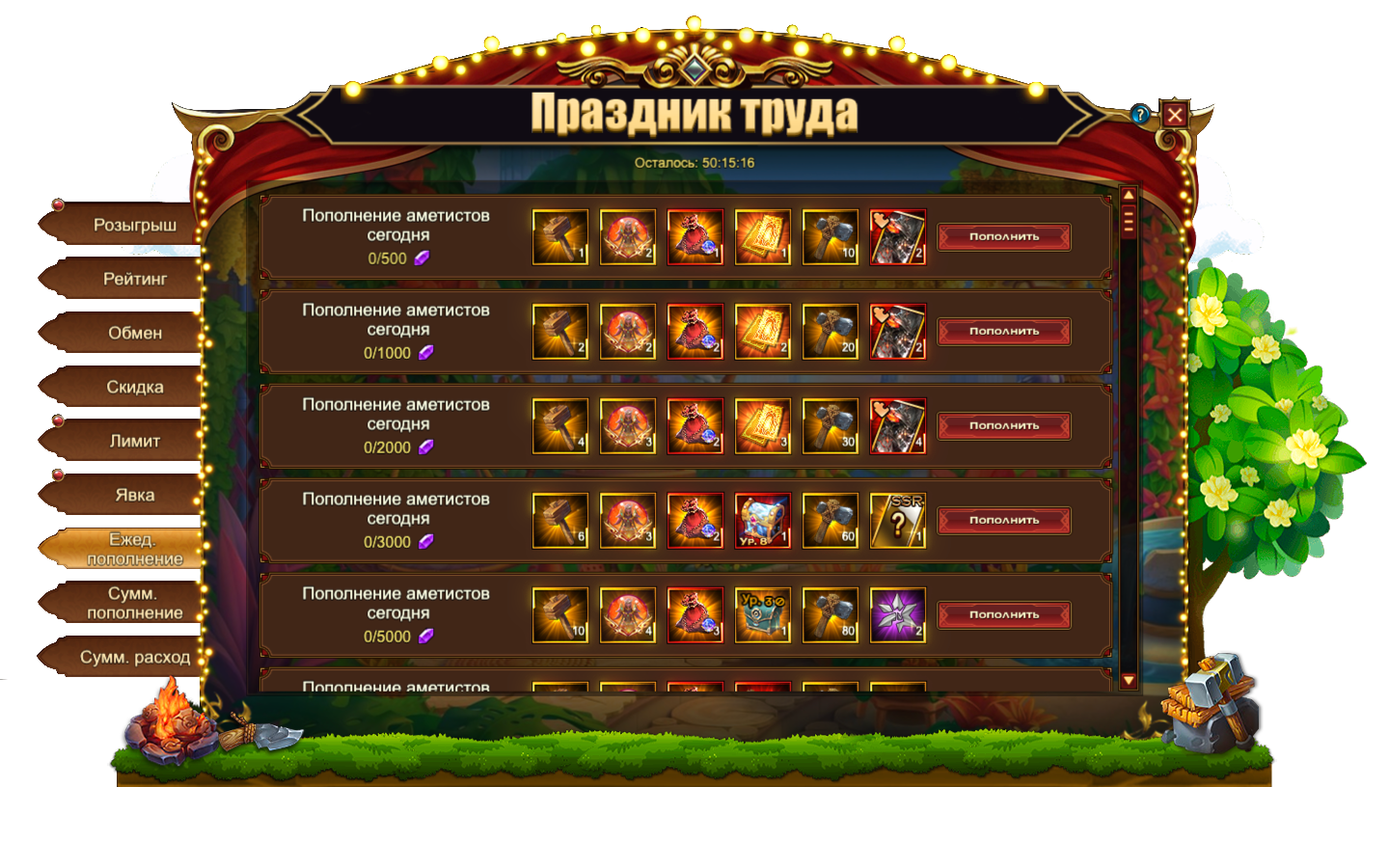Close the Праздник труда event window
Image resolution: width=1389 pixels, height=868 pixels.
tap(1174, 115)
